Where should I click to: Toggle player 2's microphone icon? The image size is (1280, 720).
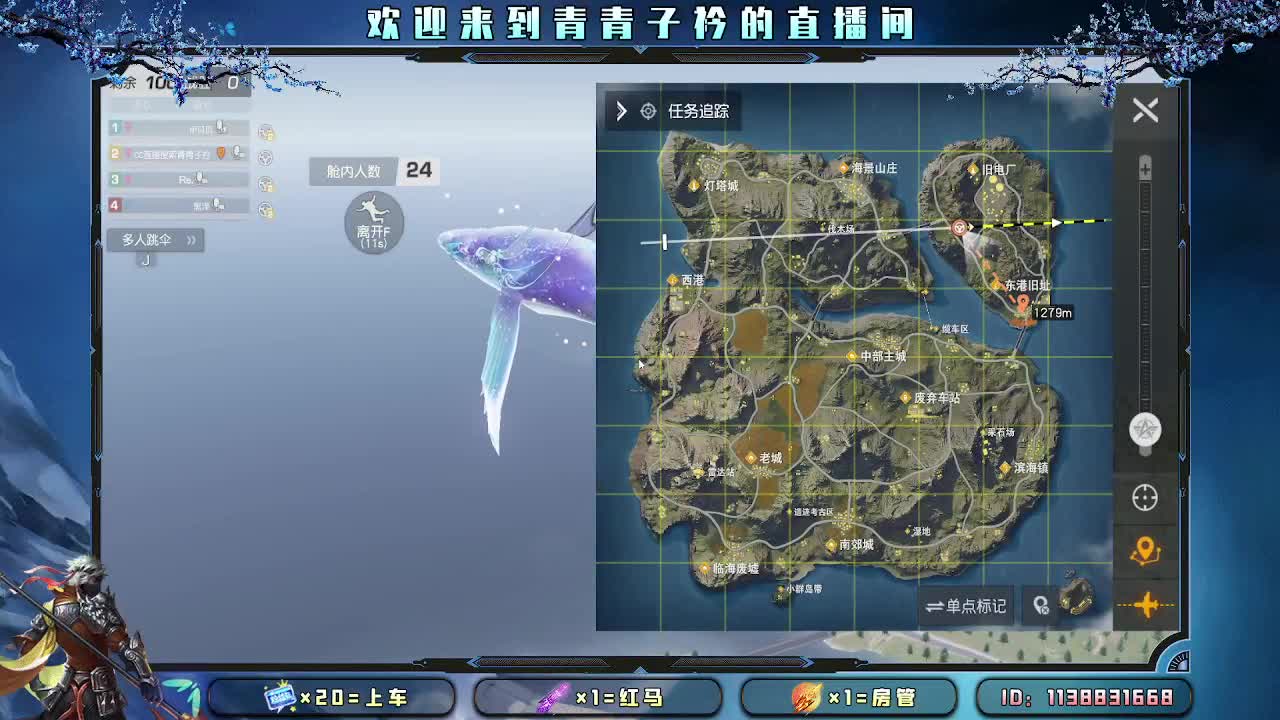(x=237, y=153)
